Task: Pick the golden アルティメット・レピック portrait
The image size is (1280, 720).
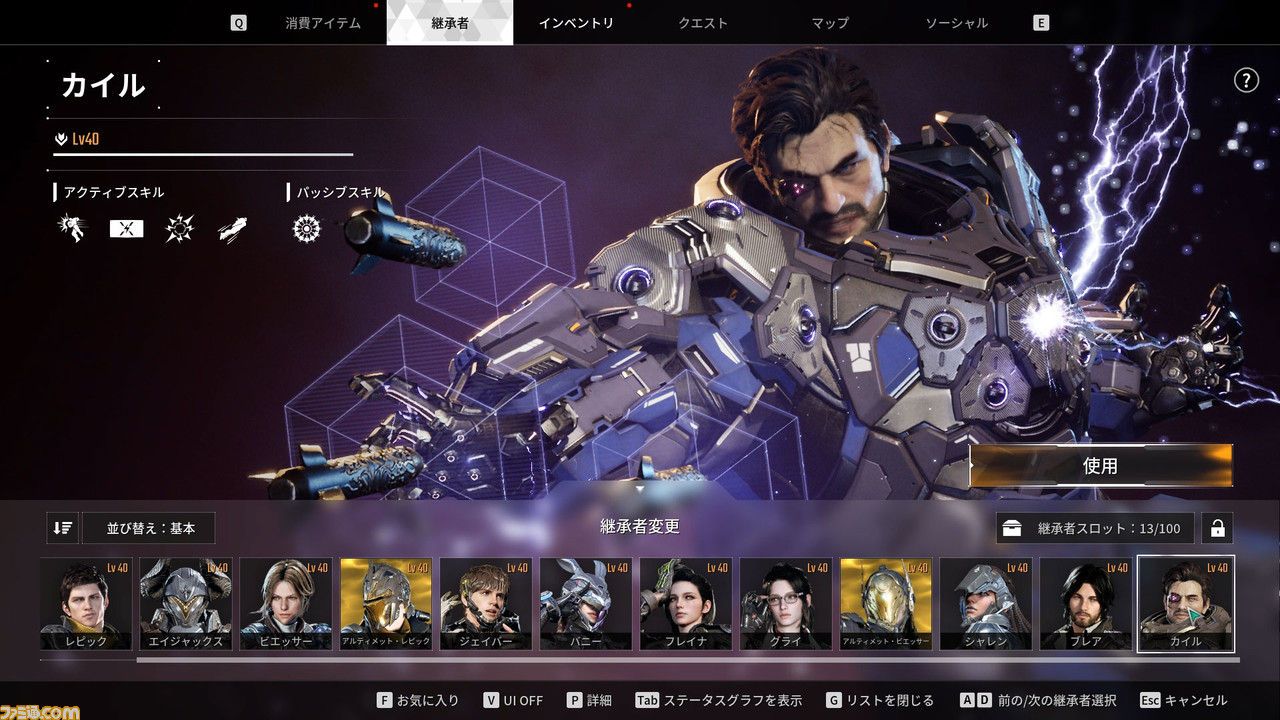Action: click(386, 604)
